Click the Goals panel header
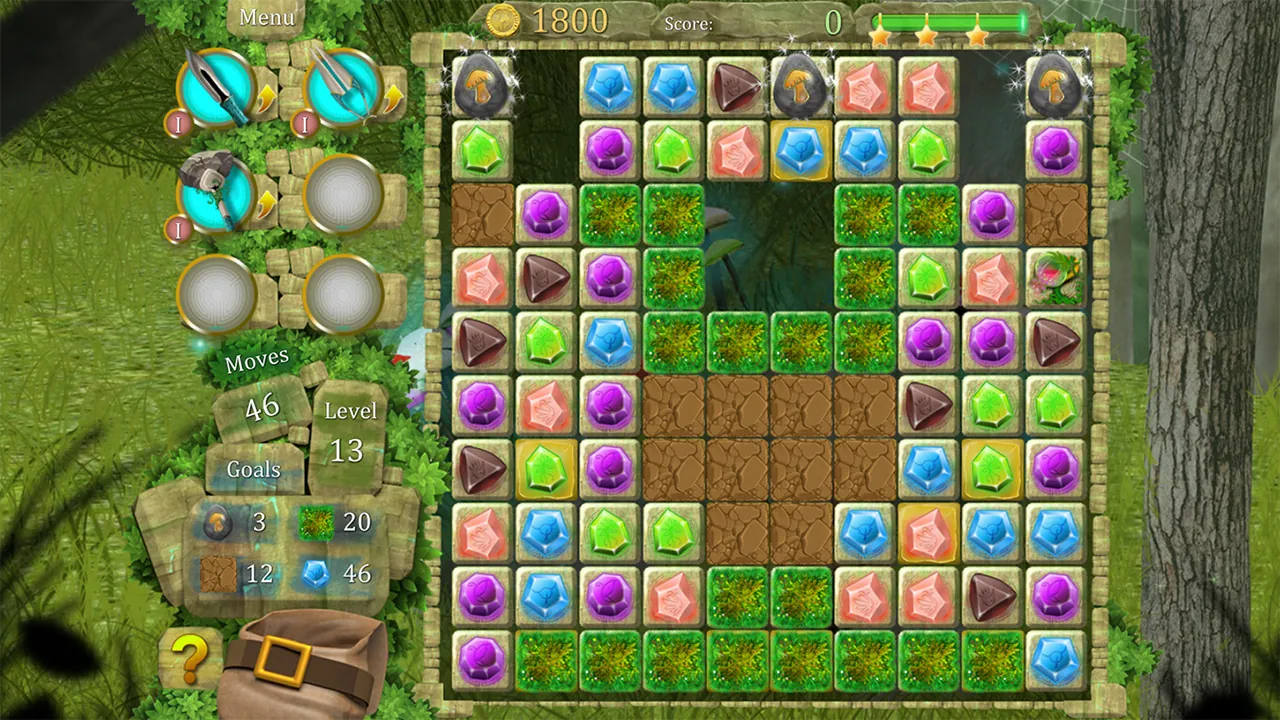Viewport: 1280px width, 720px height. click(x=253, y=469)
